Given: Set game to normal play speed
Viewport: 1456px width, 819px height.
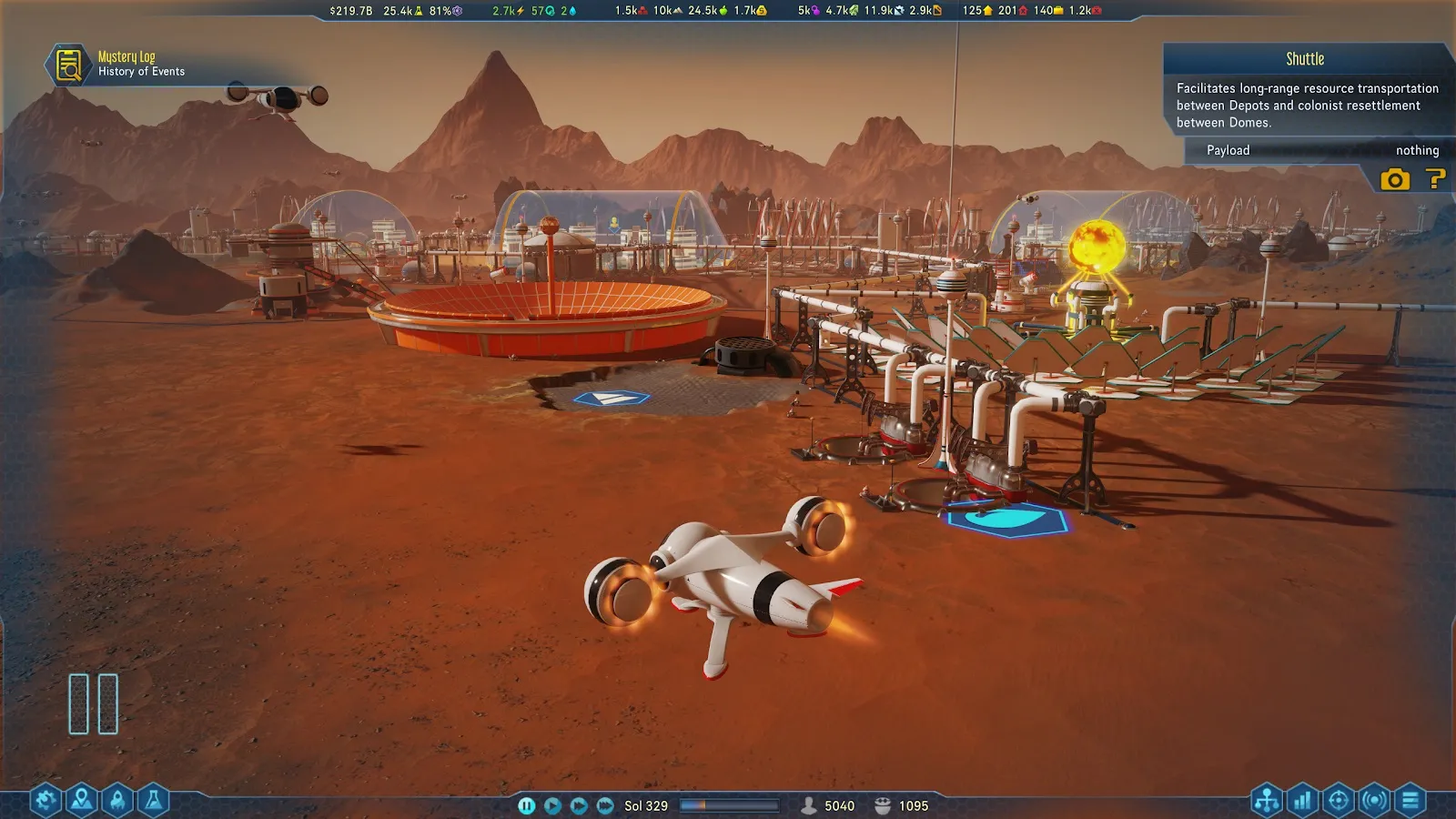Looking at the screenshot, I should [552, 805].
